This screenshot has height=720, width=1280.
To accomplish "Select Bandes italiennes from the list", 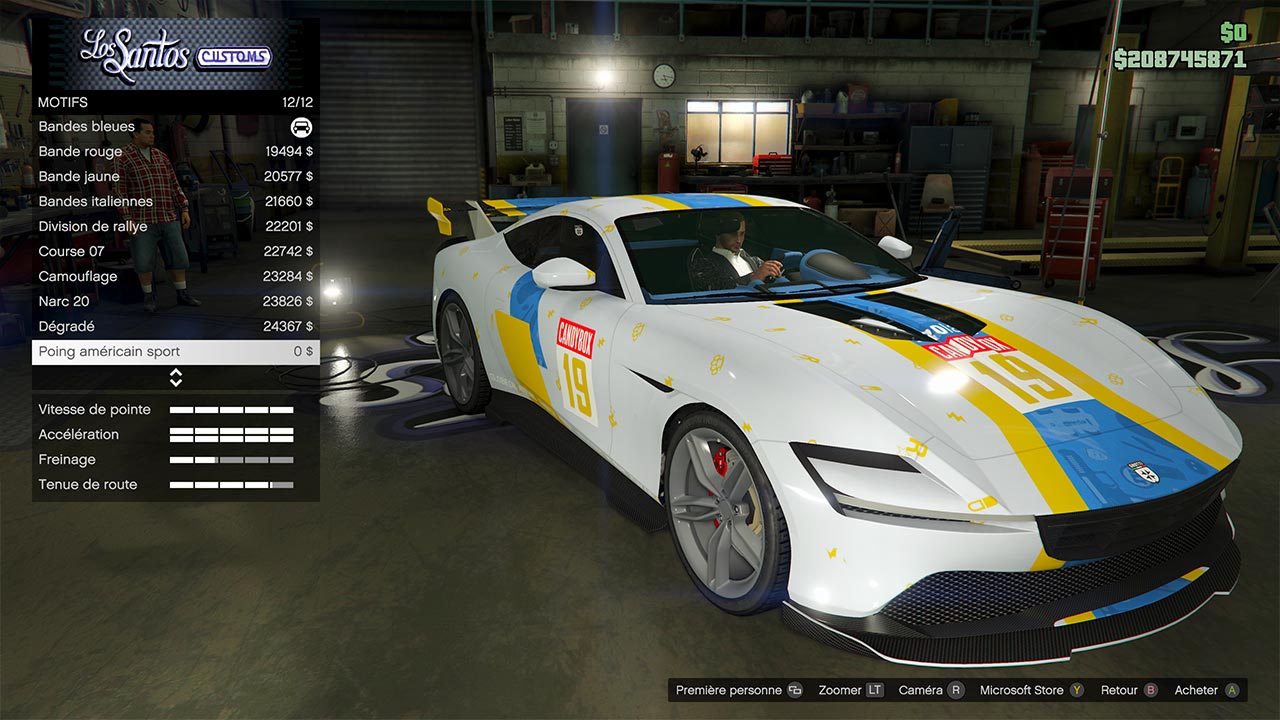I will click(175, 202).
